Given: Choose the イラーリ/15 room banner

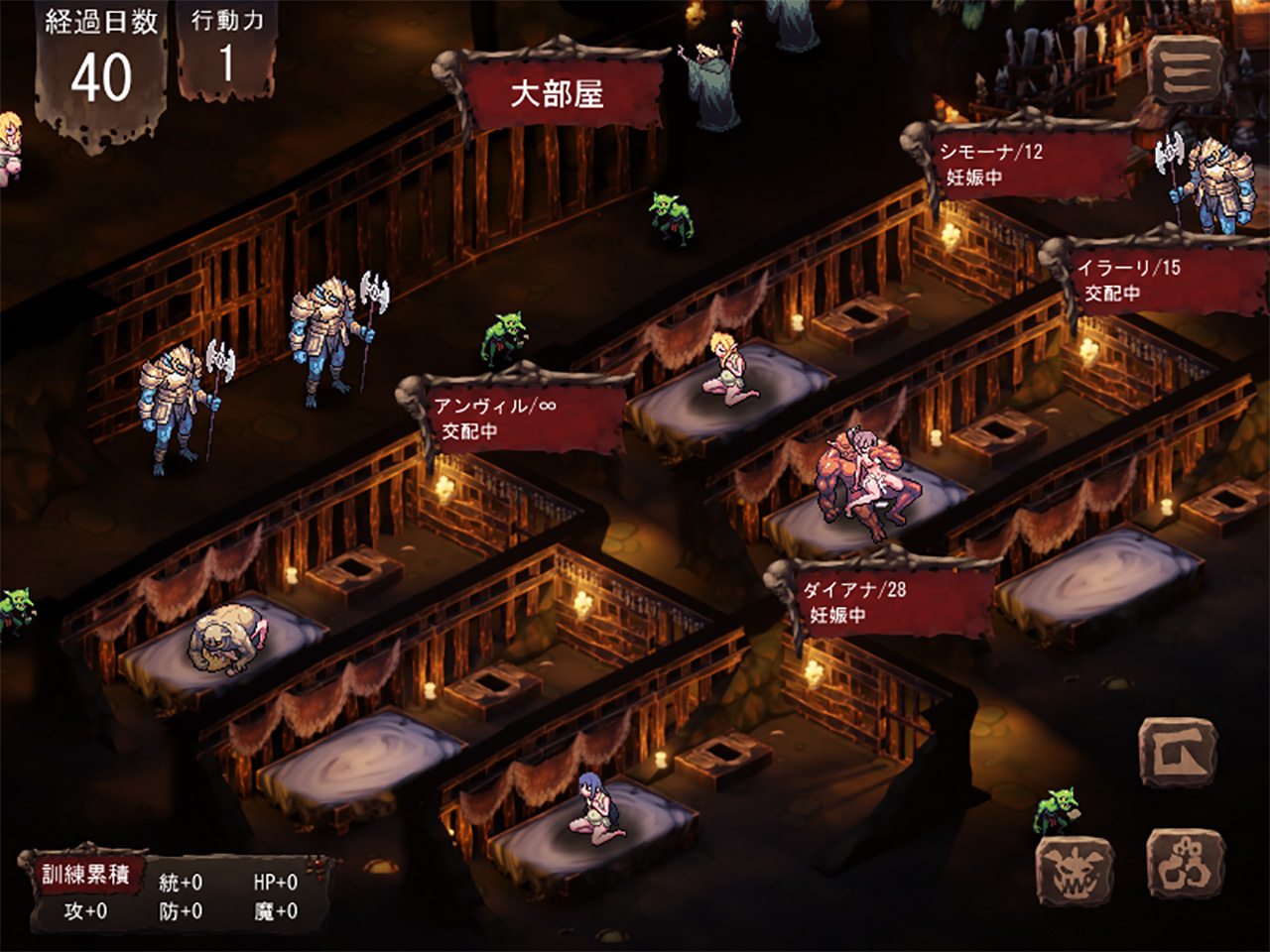Looking at the screenshot, I should (x=1156, y=280).
